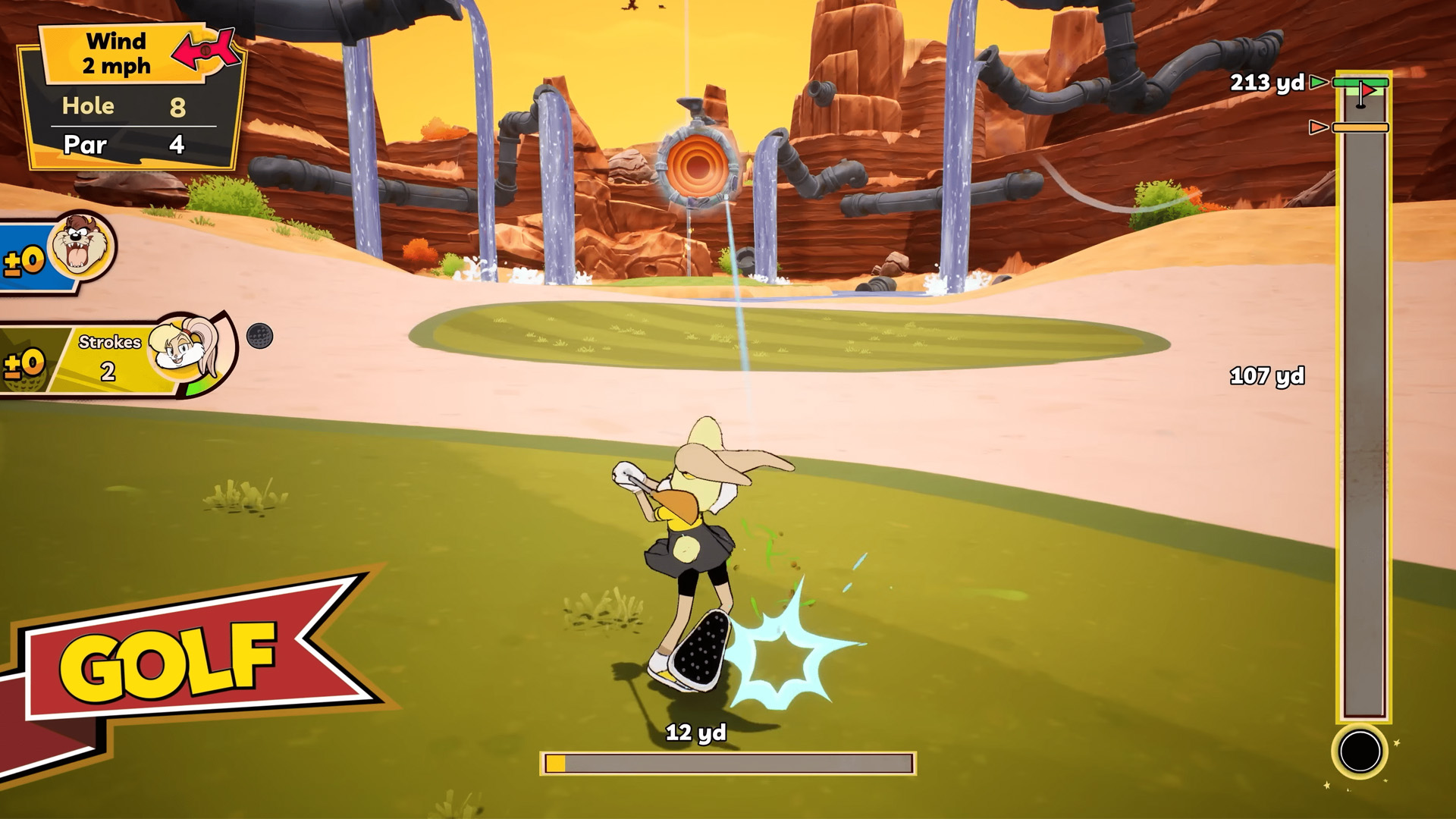
Task: Select the Taz player portrait
Action: pos(80,245)
